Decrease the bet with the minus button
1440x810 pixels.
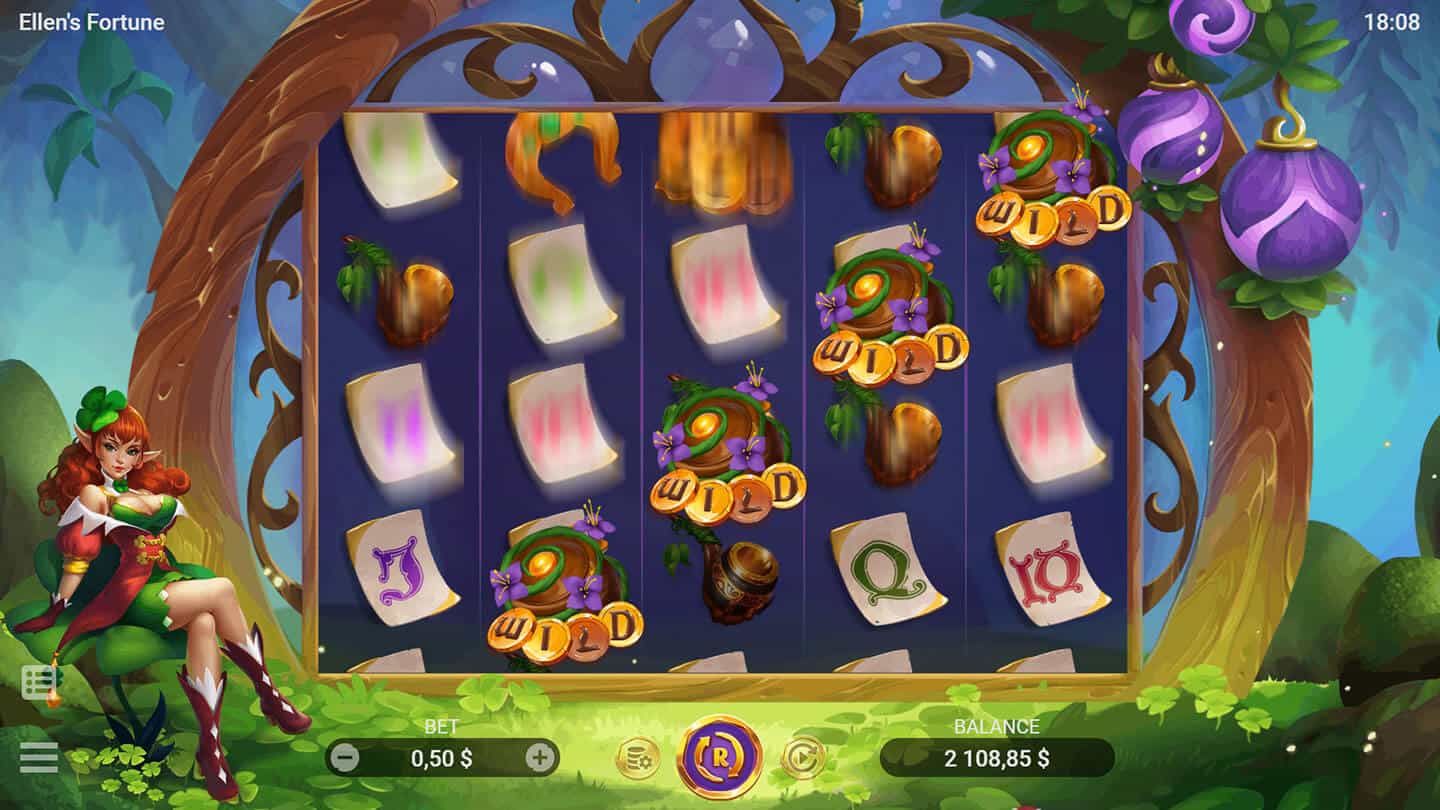pyautogui.click(x=344, y=758)
